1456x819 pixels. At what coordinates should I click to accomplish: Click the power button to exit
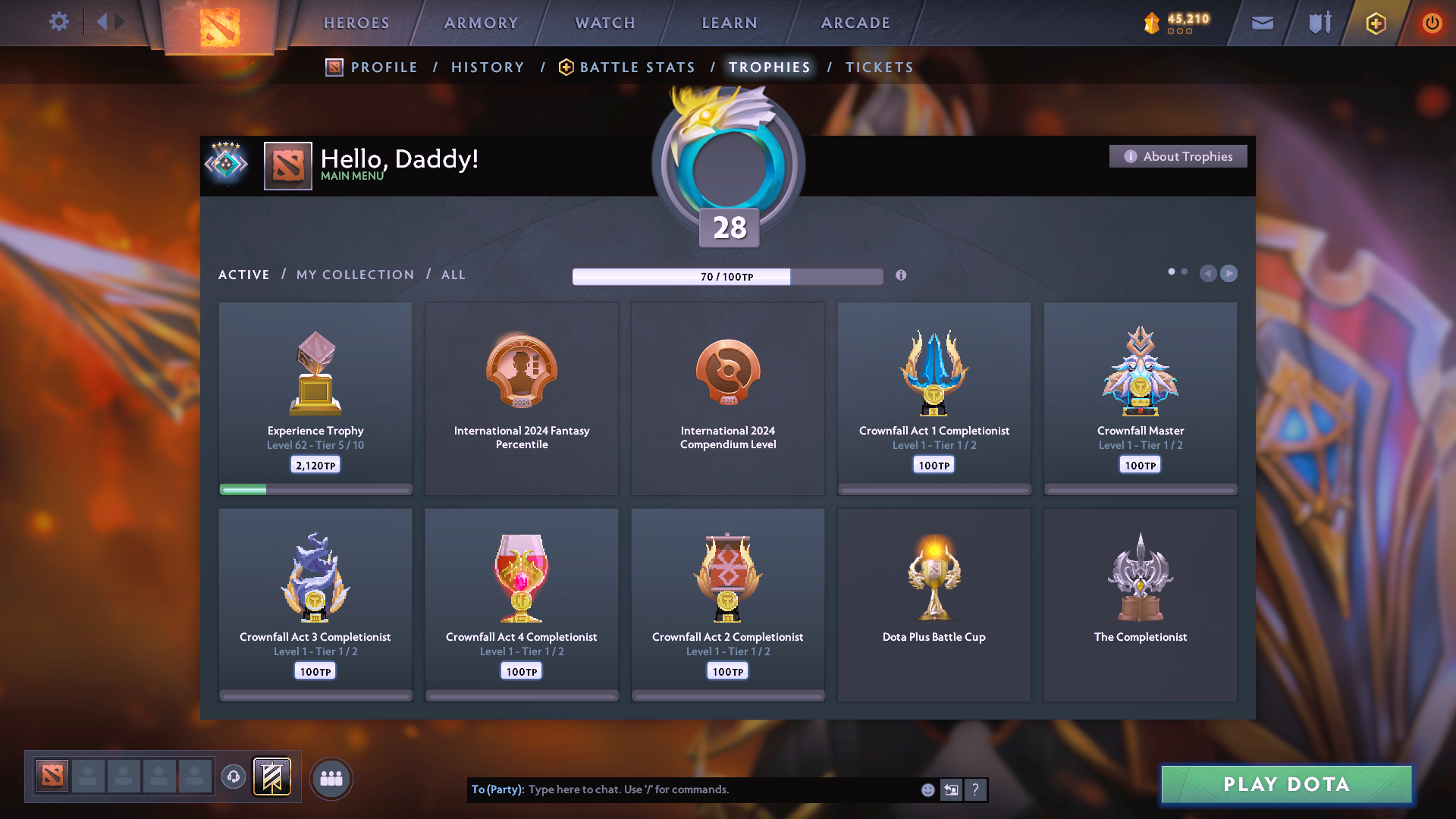pyautogui.click(x=1432, y=23)
